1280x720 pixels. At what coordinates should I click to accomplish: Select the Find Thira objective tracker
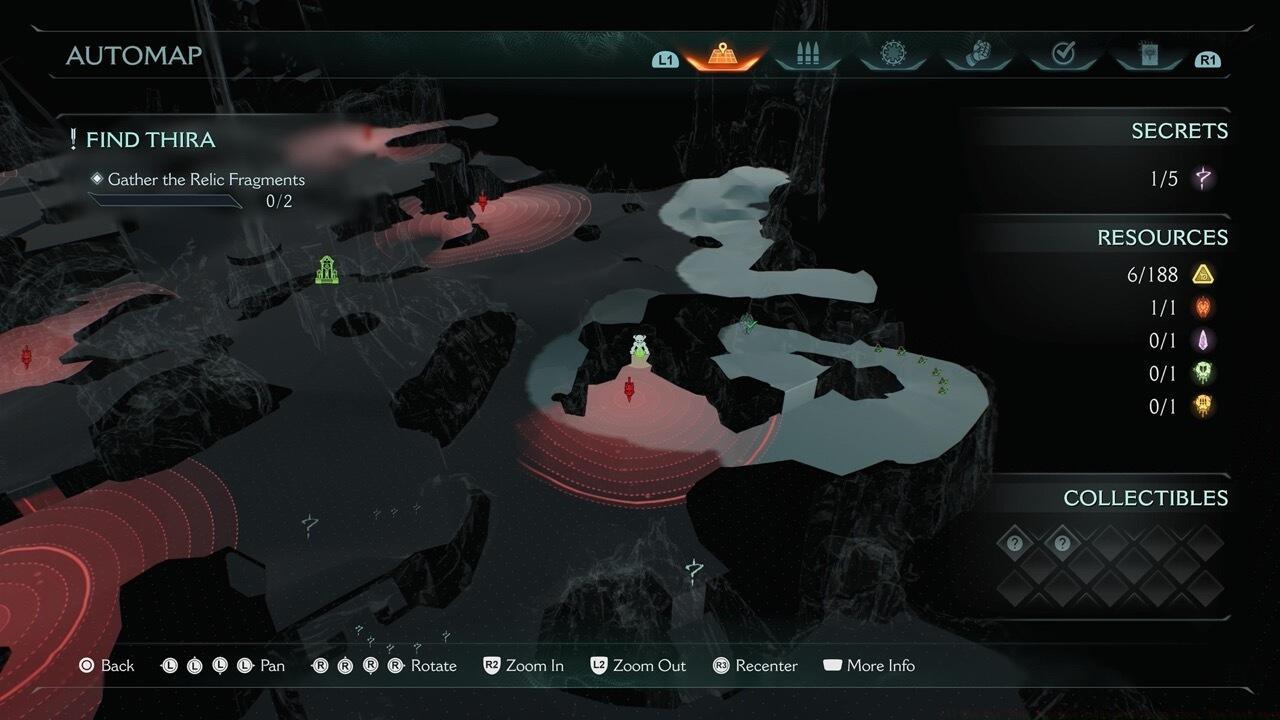pos(150,140)
